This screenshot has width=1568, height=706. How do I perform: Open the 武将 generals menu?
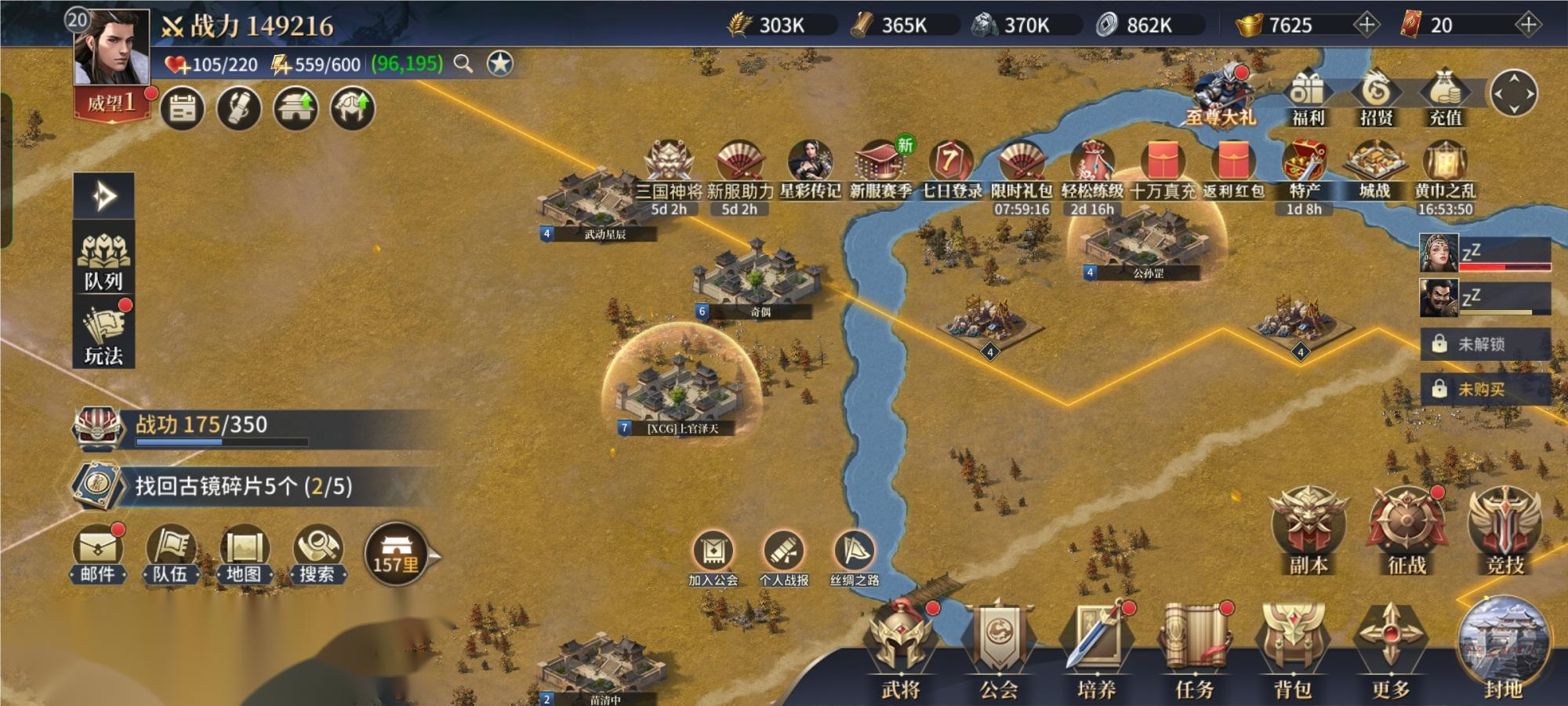click(x=902, y=650)
